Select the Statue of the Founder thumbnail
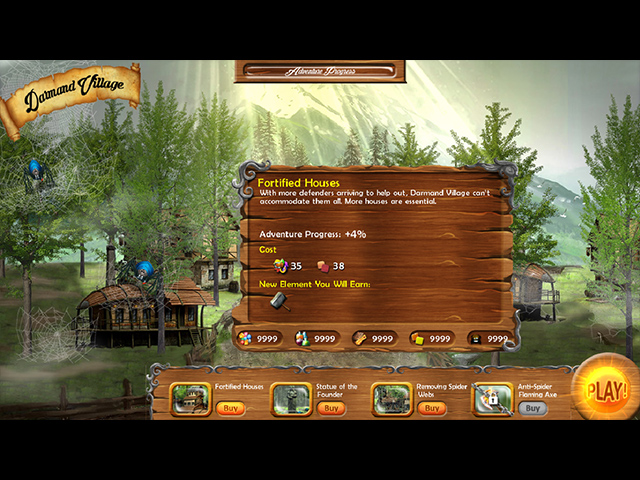This screenshot has height=480, width=640. coord(291,399)
